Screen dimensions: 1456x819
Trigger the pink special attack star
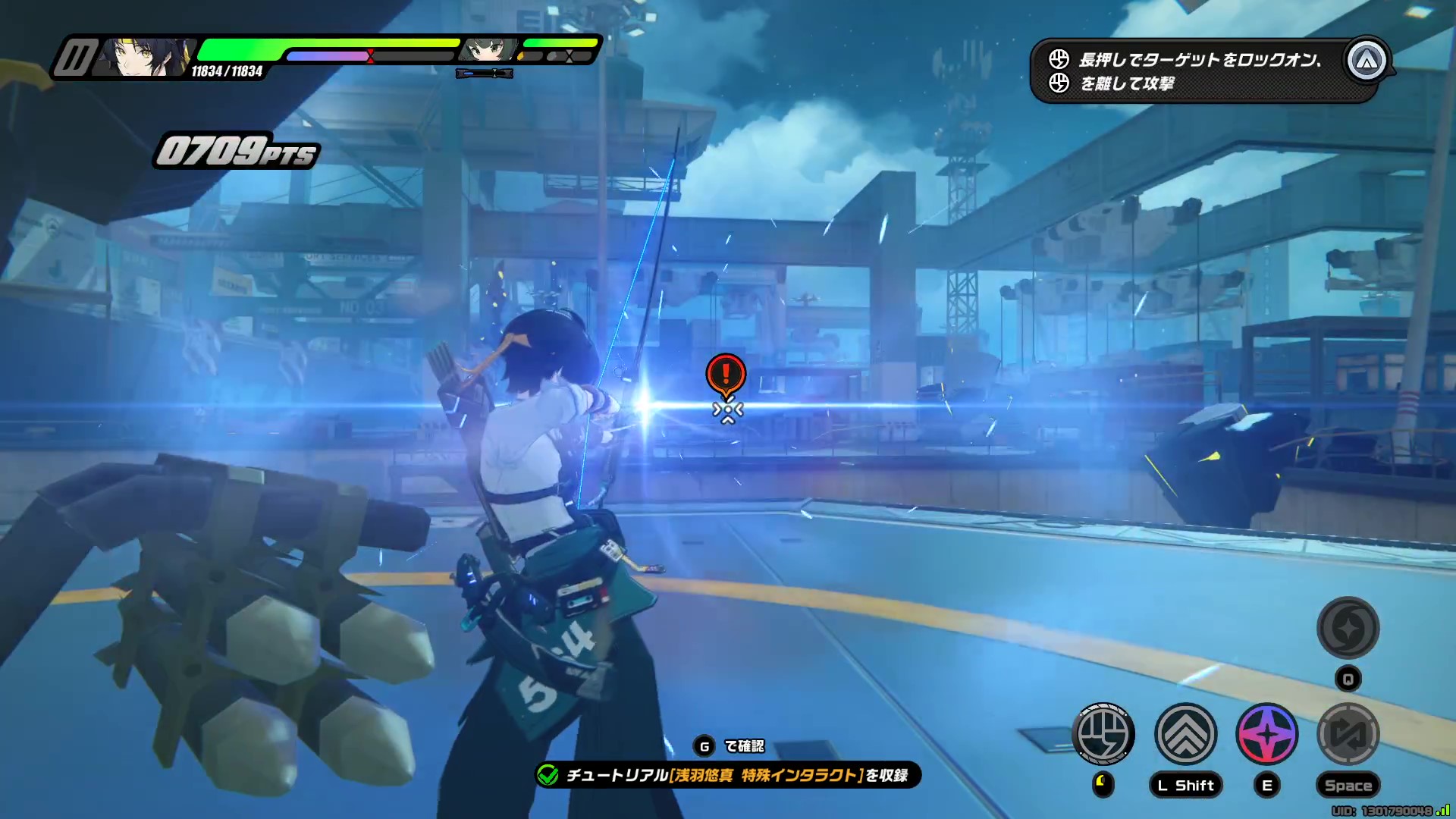point(1267,733)
